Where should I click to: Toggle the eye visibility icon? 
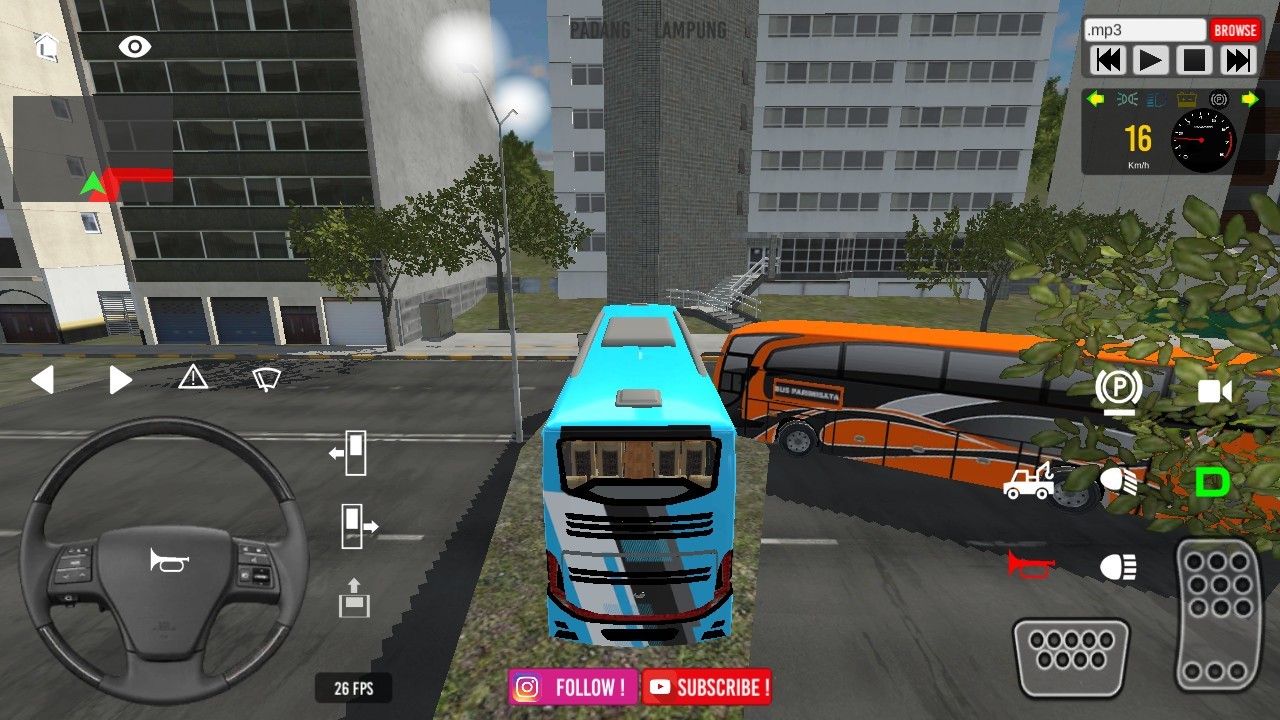click(x=134, y=46)
